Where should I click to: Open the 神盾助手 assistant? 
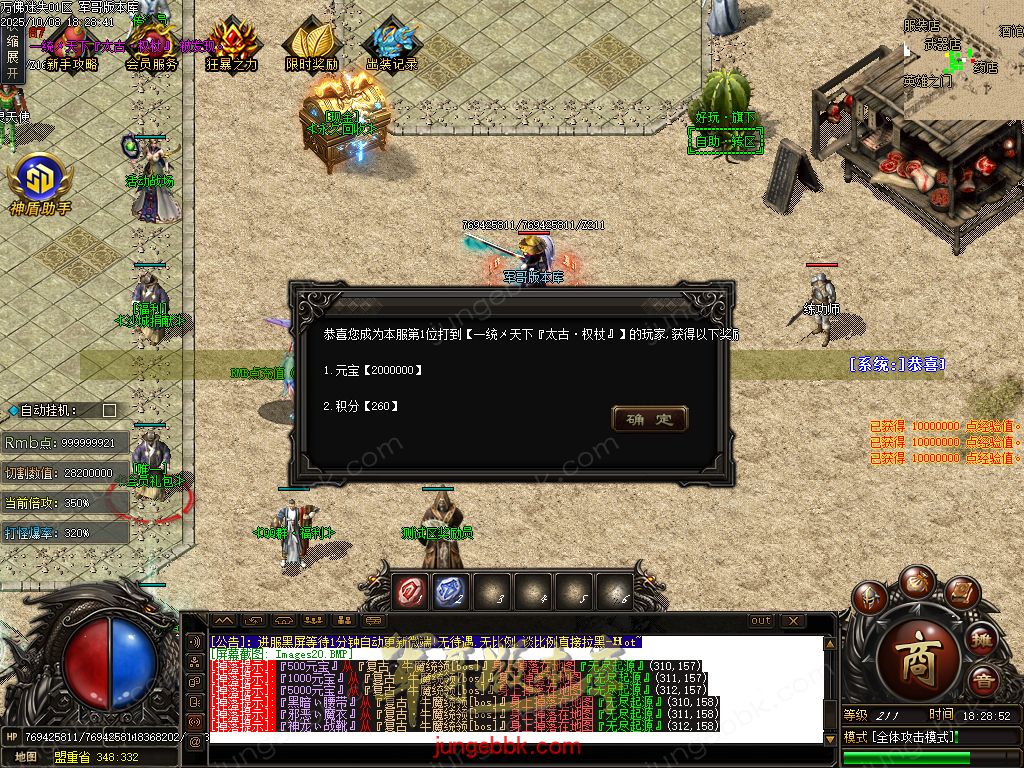pos(40,185)
